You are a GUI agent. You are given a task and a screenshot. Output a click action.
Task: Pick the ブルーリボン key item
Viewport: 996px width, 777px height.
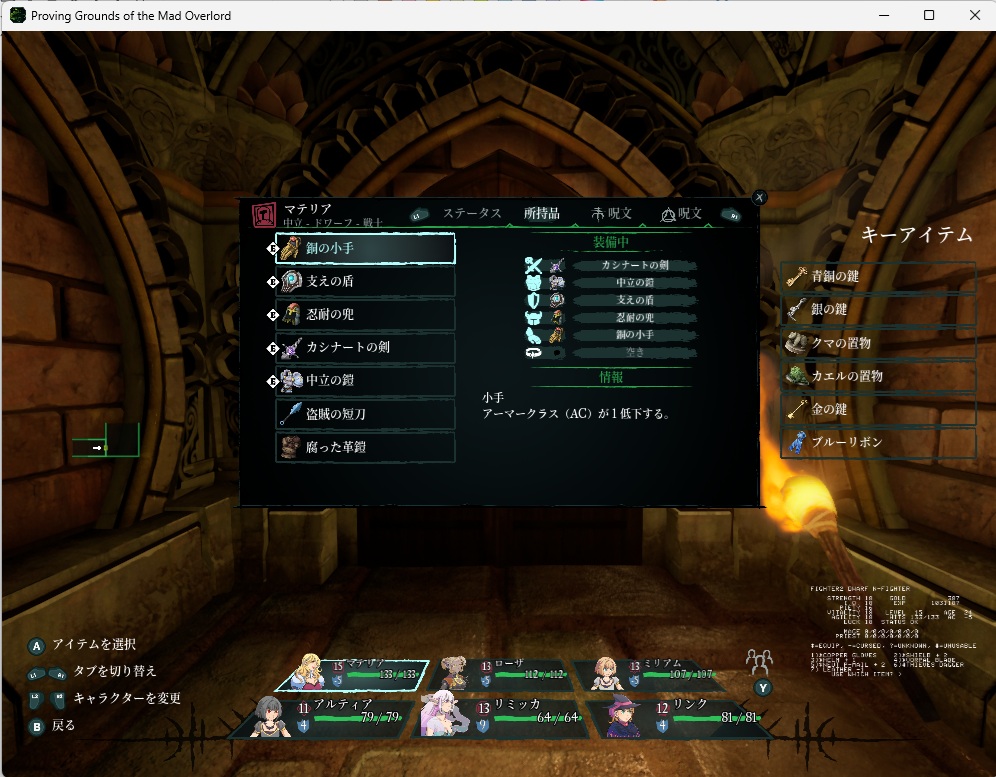[x=878, y=442]
